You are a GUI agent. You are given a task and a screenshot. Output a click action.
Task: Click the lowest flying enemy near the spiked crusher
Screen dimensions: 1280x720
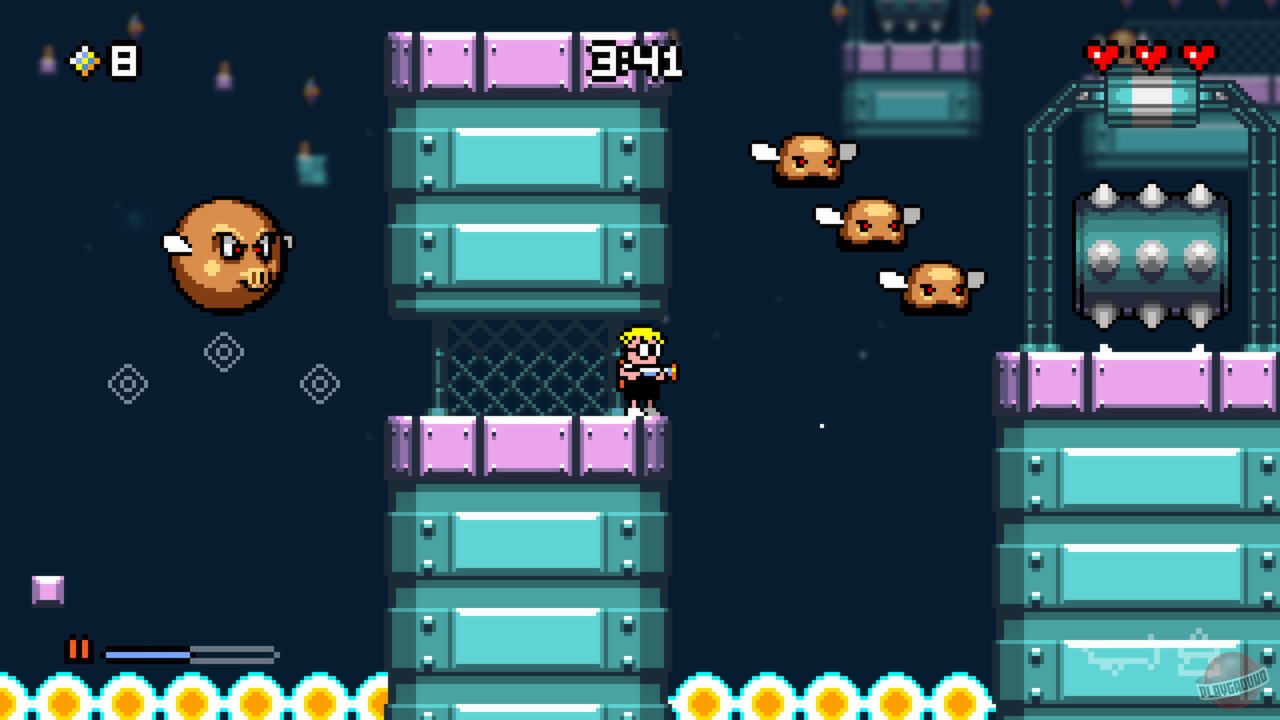tap(937, 287)
